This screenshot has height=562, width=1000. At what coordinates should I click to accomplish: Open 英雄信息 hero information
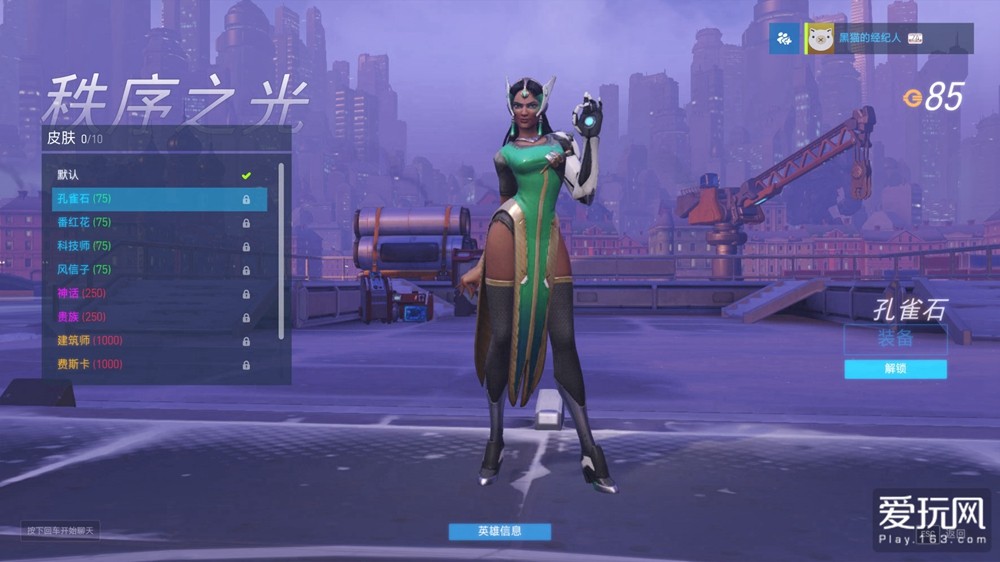[499, 531]
